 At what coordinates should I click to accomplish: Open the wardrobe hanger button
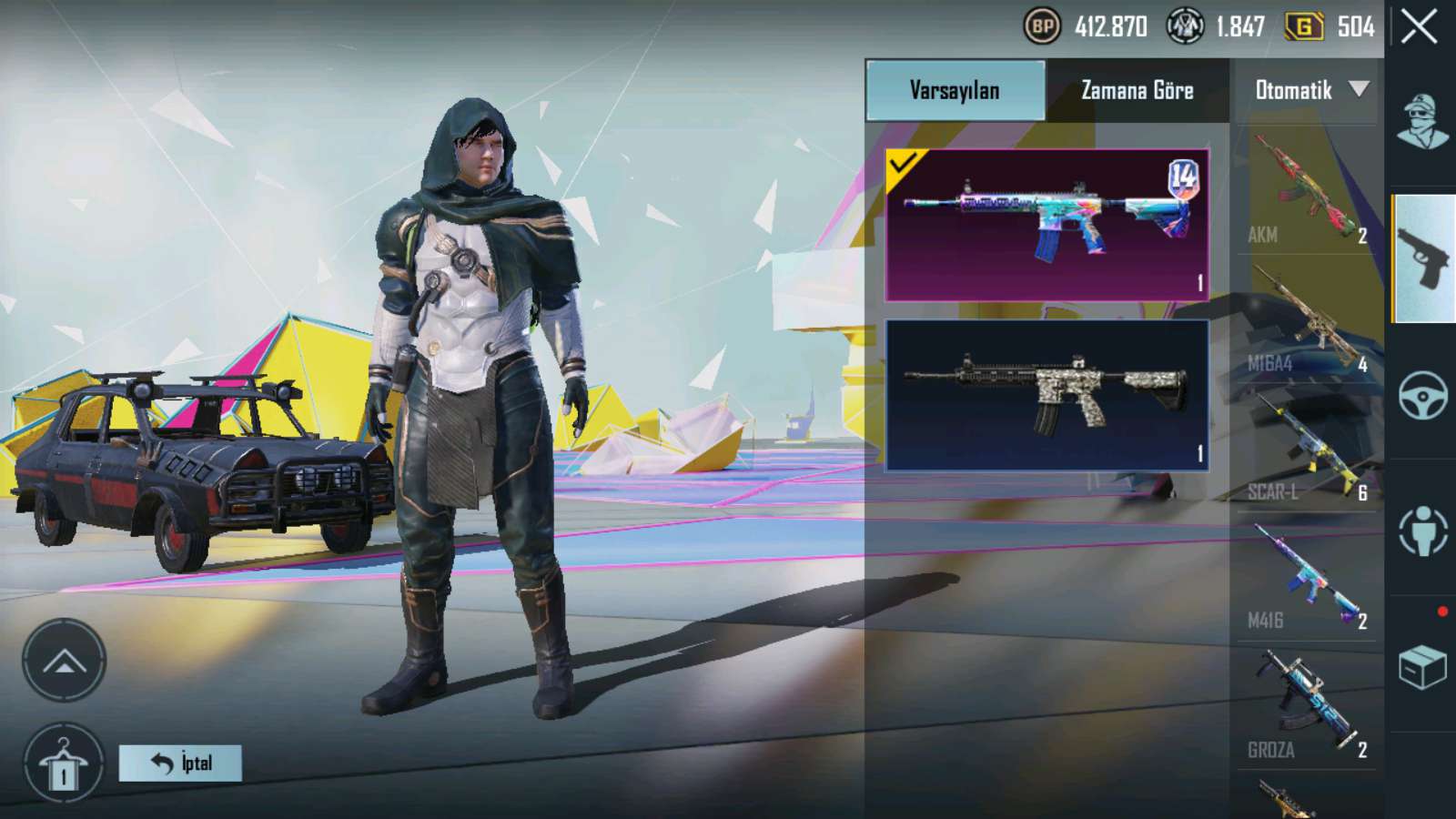(x=64, y=764)
